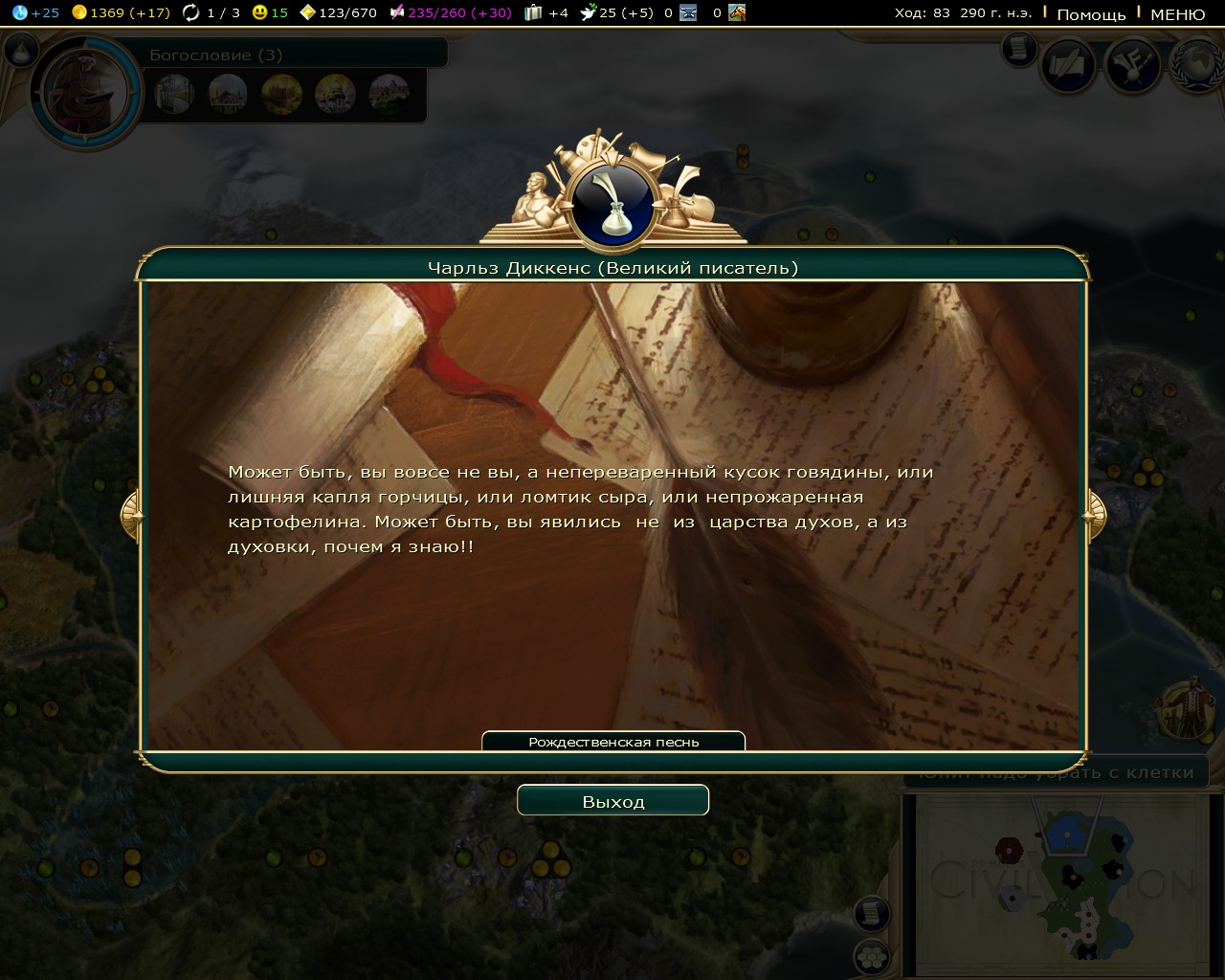Click the science beaker counter in top bar
The height and width of the screenshot is (980, 1225).
point(36,12)
